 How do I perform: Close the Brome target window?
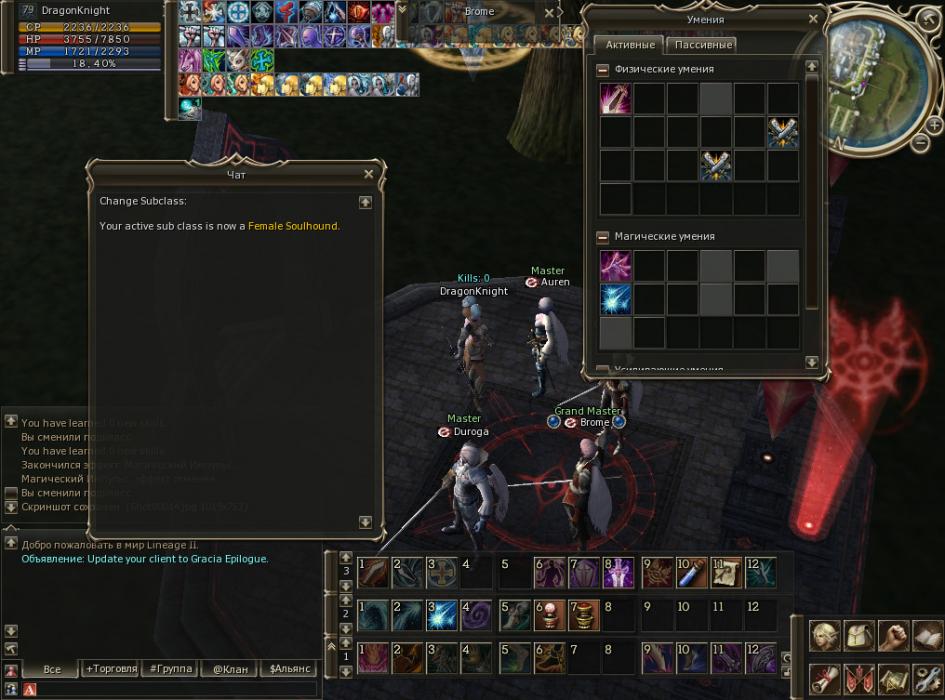[x=549, y=13]
